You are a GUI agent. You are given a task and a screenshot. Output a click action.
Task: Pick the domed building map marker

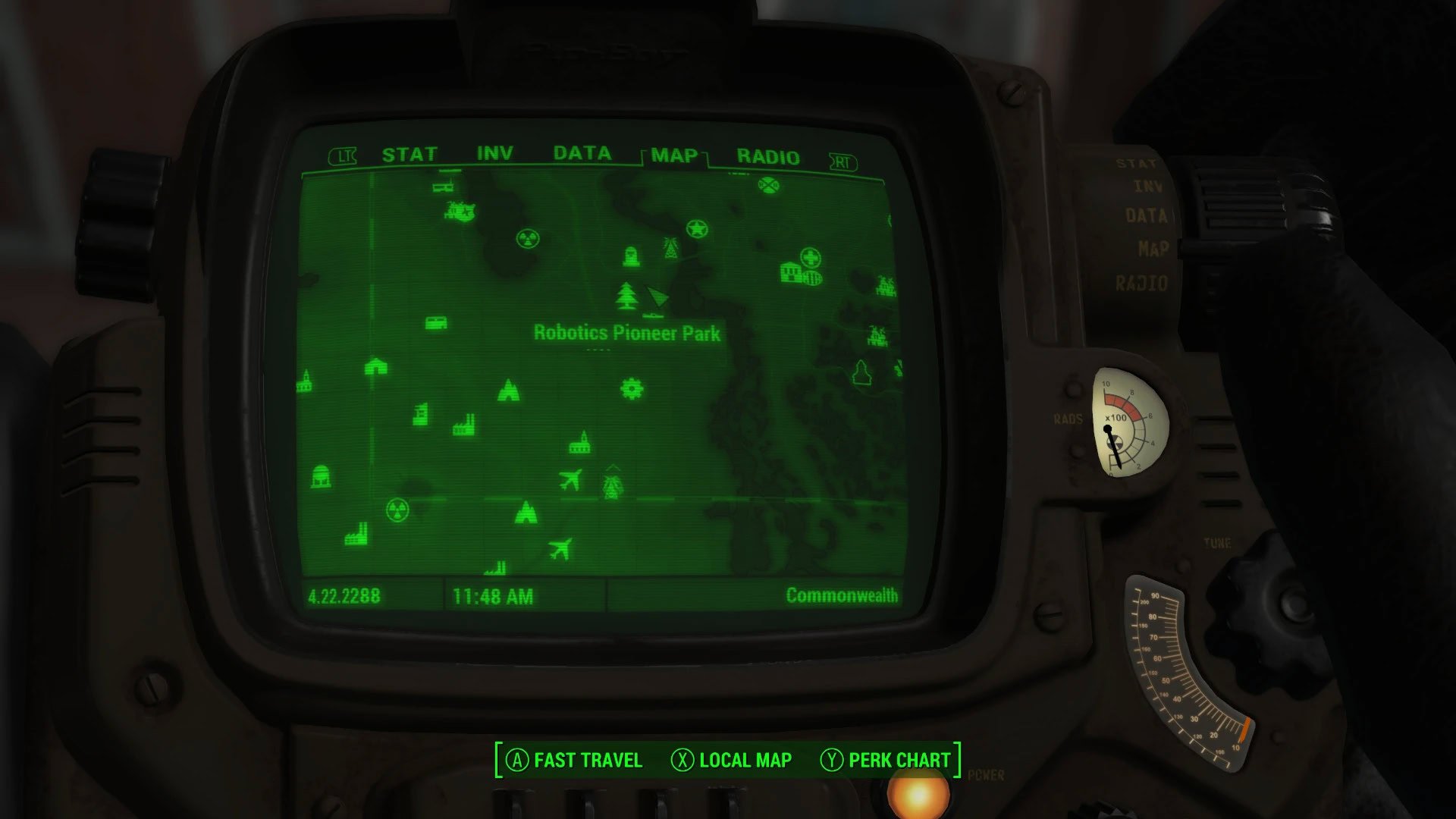(321, 476)
